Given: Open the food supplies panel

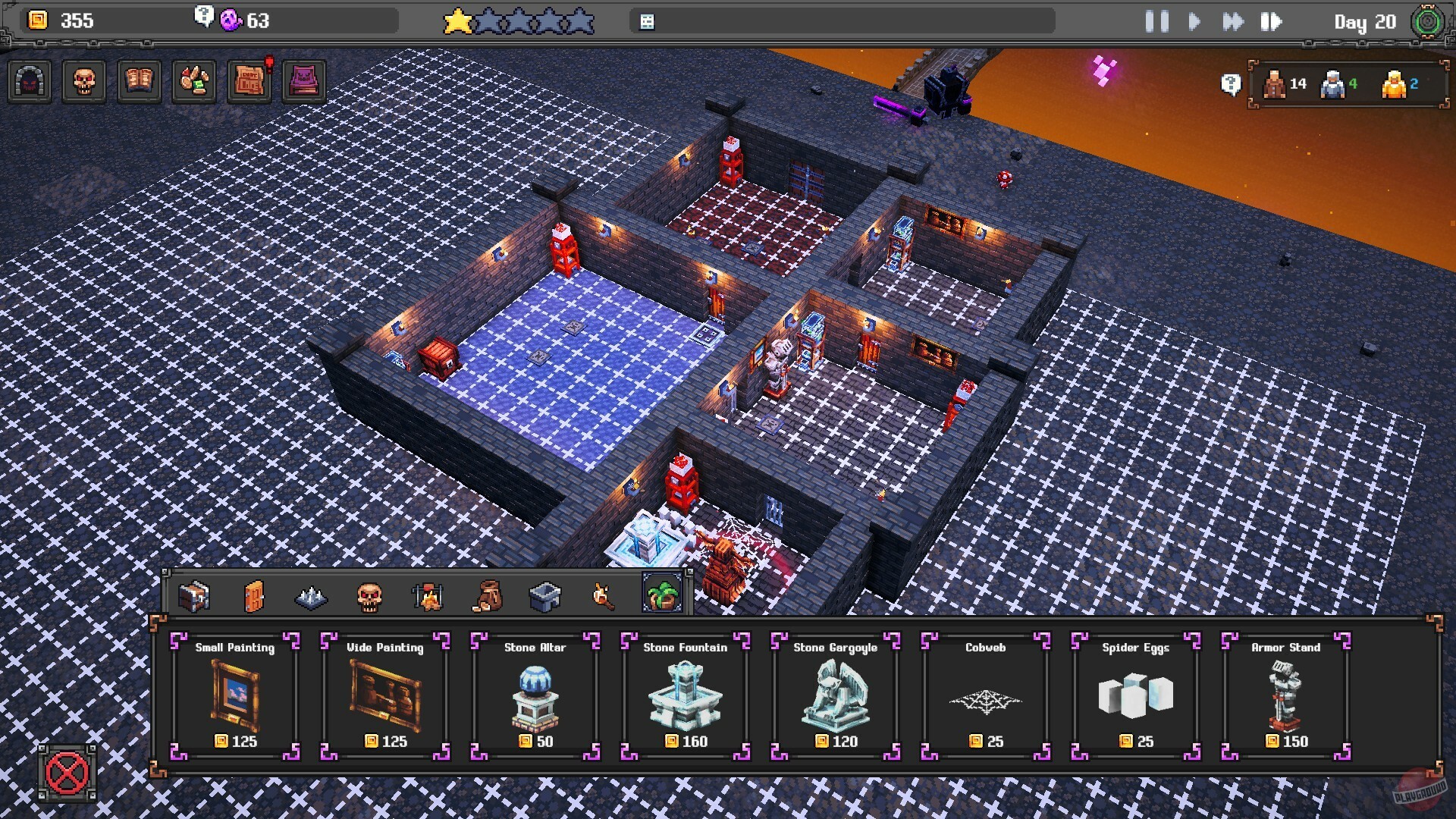Looking at the screenshot, I should [x=194, y=81].
